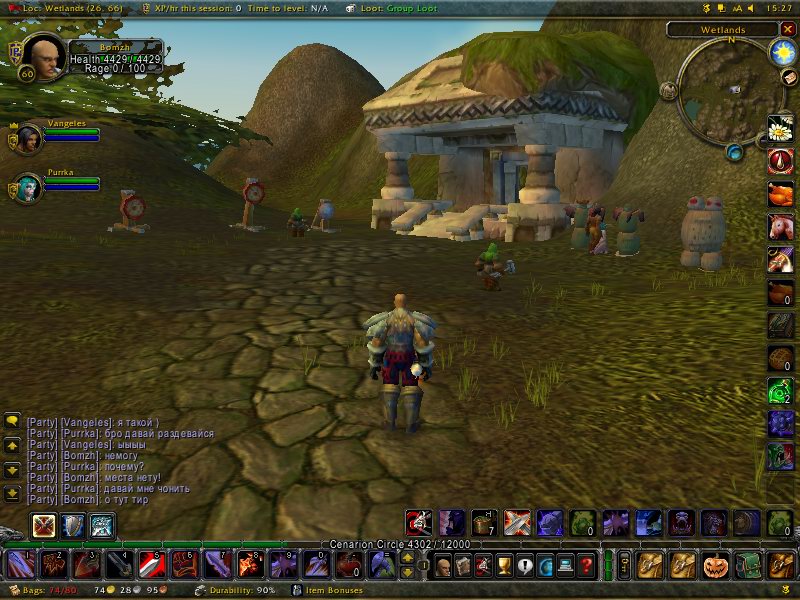
Task: Switch to Battle Stance with crossed swords
Action: pyautogui.click(x=44, y=526)
